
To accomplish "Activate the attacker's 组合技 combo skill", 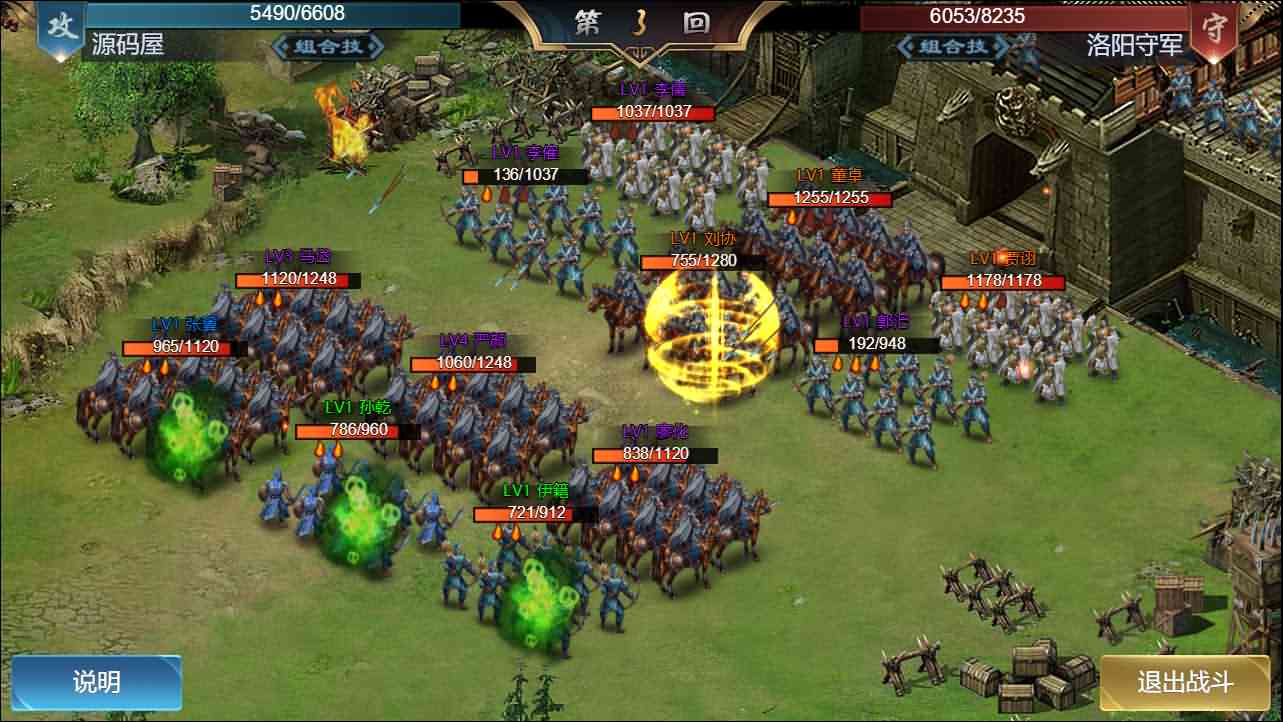I will point(328,46).
